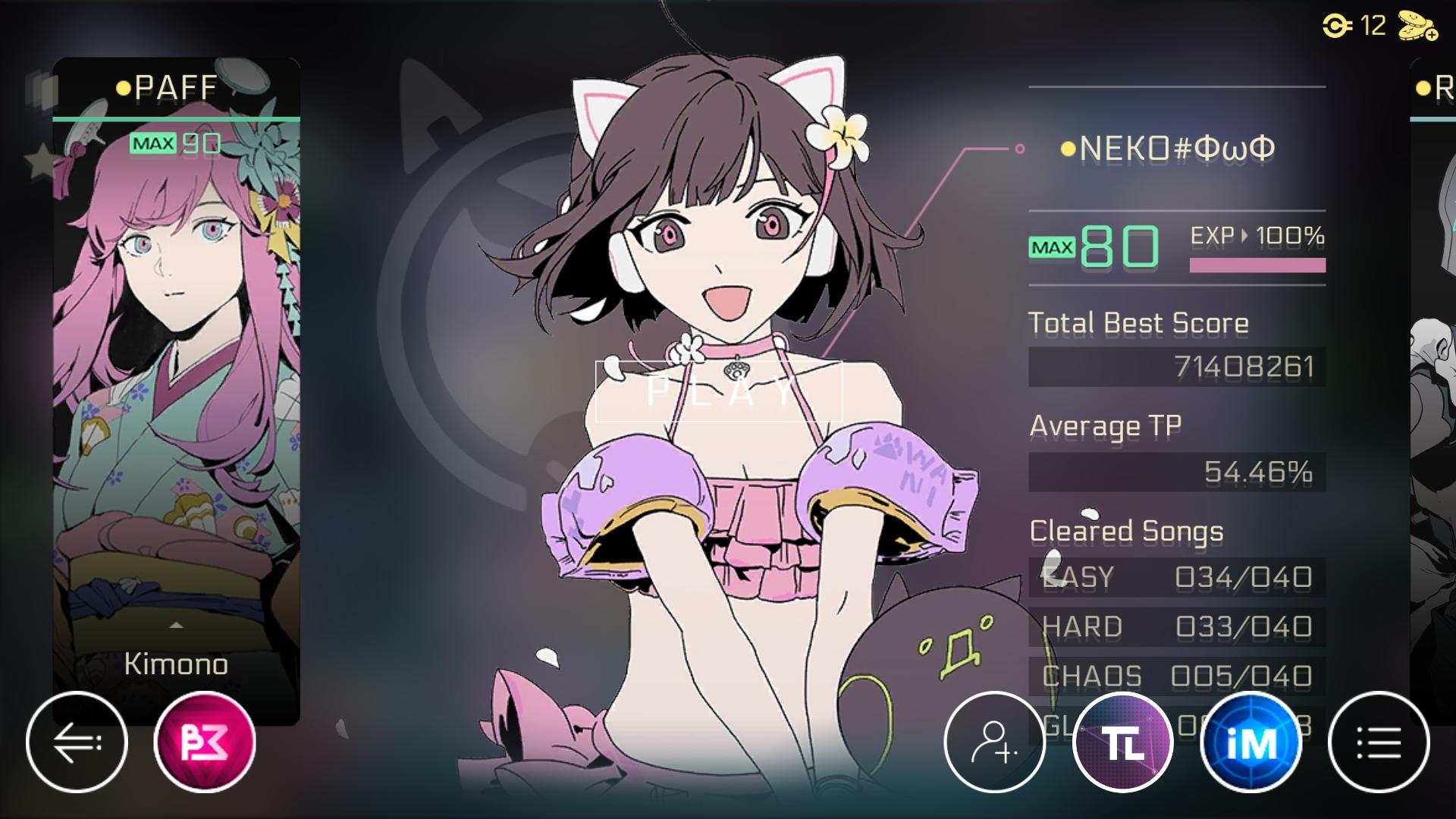
Task: Expand the CHAOS cleared songs row
Action: point(1175,675)
